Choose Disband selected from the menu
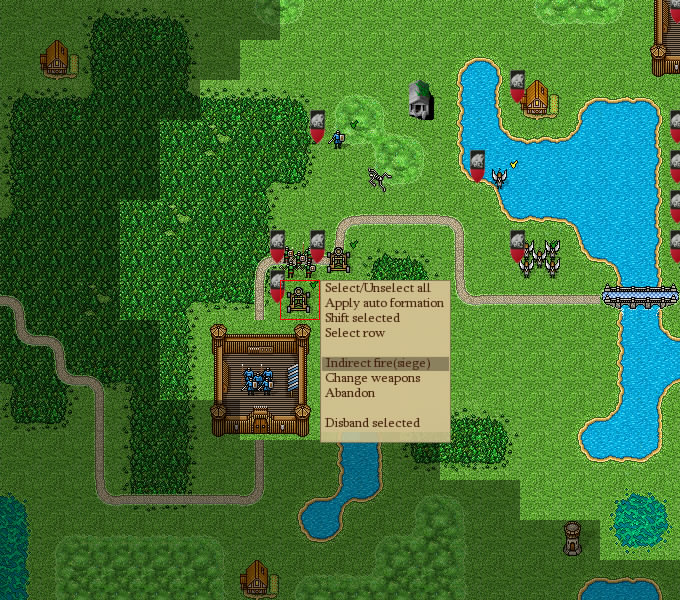 [372, 423]
